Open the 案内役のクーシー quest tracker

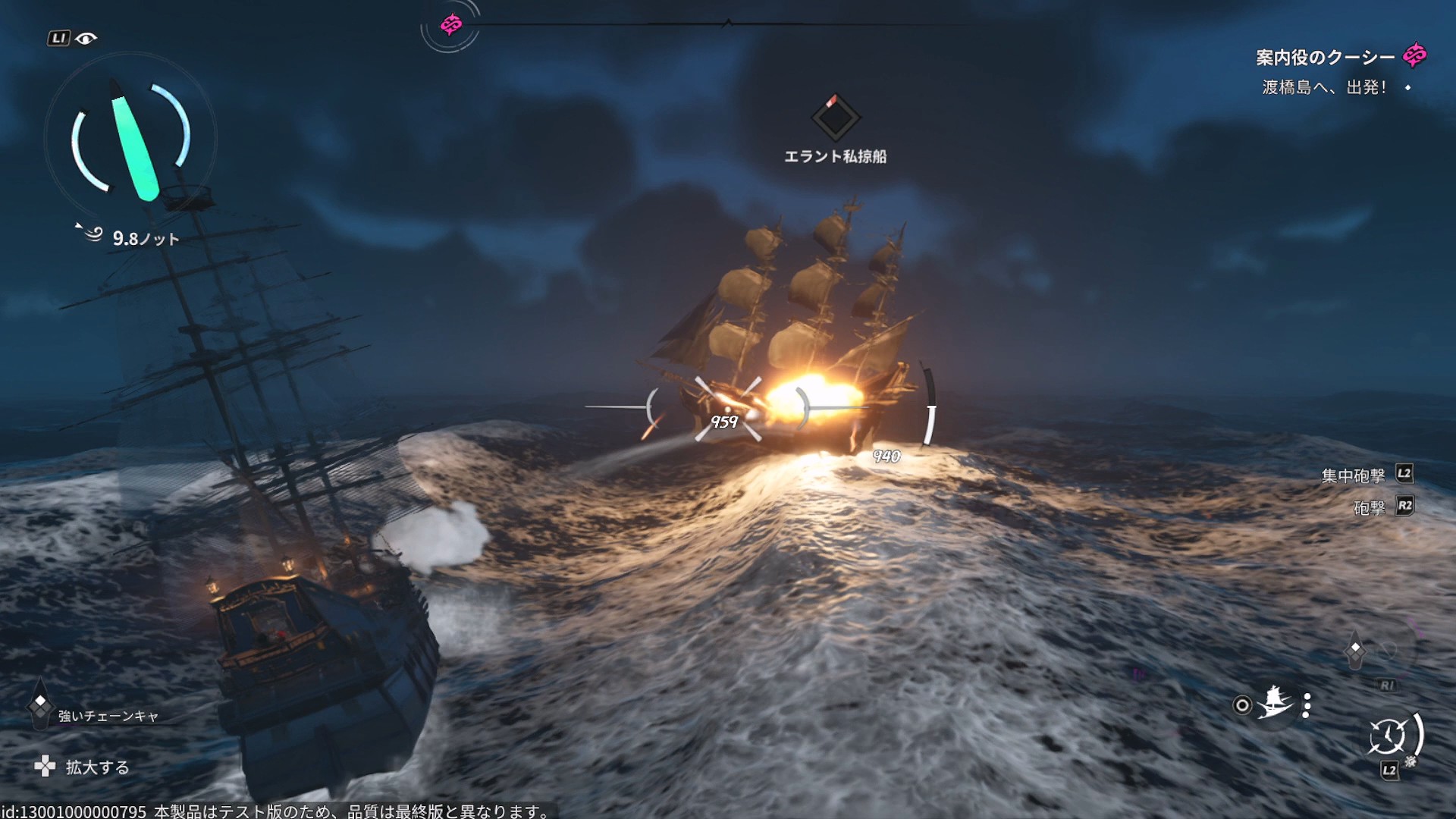coord(1324,58)
